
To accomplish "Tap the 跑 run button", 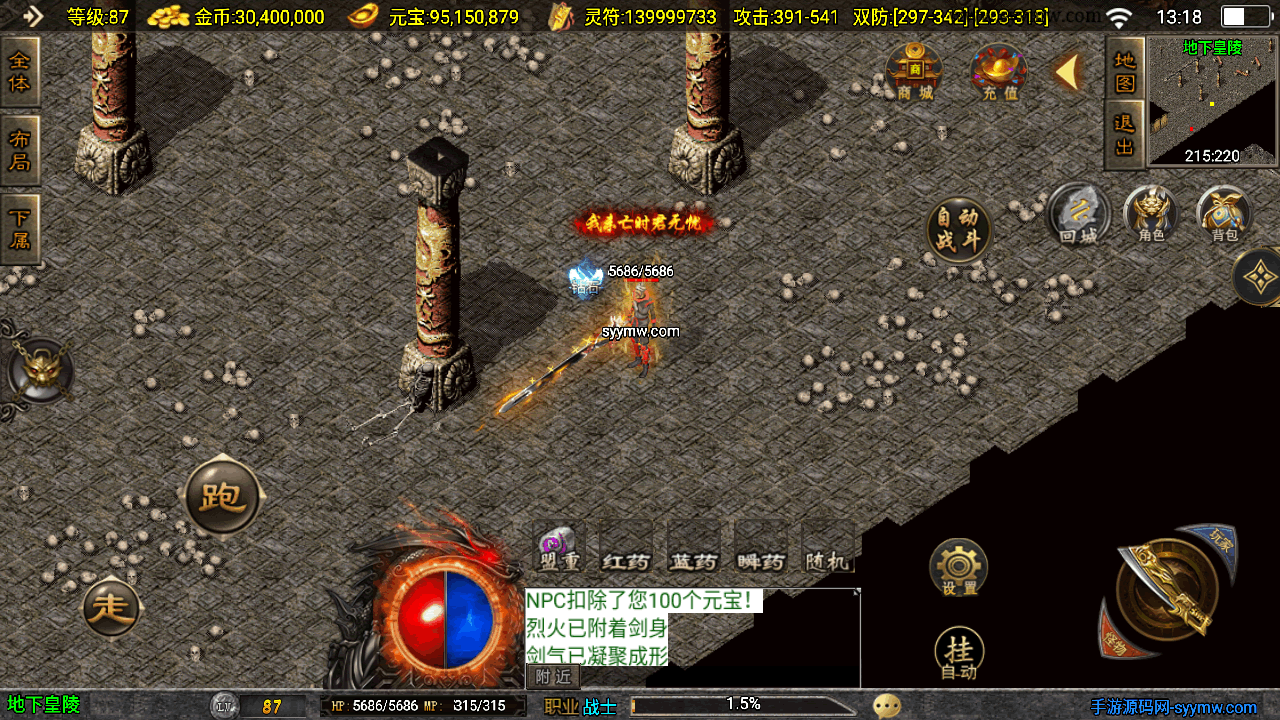I will (222, 497).
